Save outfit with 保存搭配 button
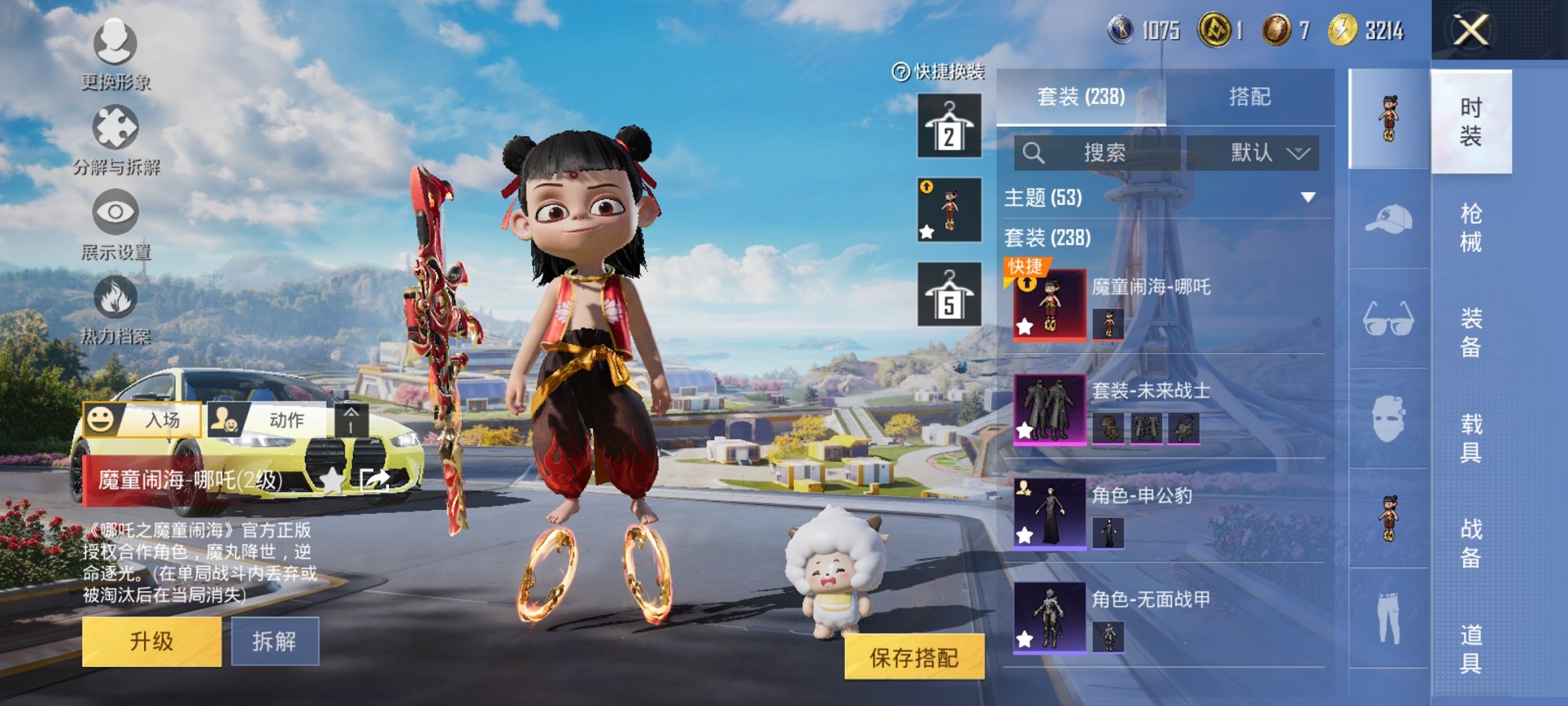Screen dimensions: 1568x706 point(914,658)
